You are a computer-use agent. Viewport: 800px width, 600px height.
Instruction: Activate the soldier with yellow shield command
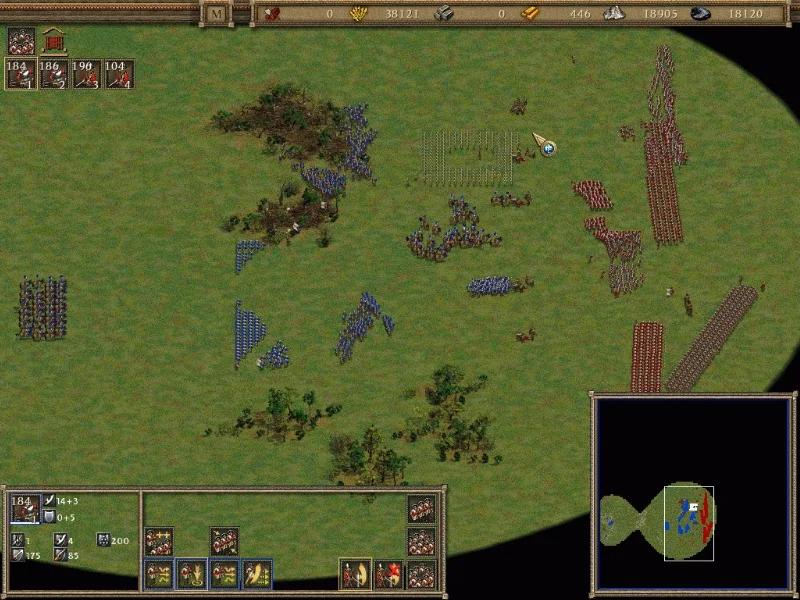[355, 574]
